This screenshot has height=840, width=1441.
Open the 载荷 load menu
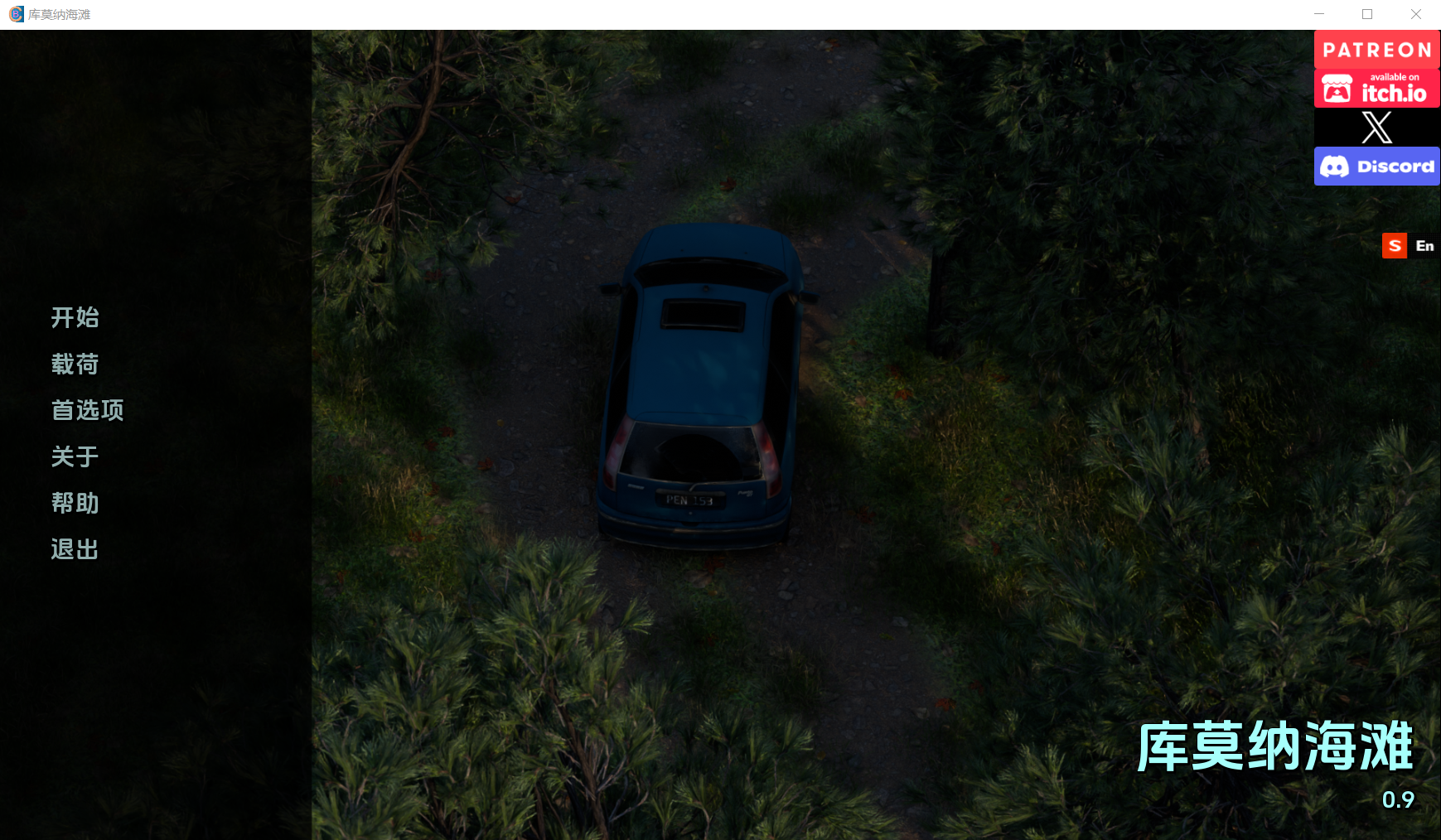point(75,364)
